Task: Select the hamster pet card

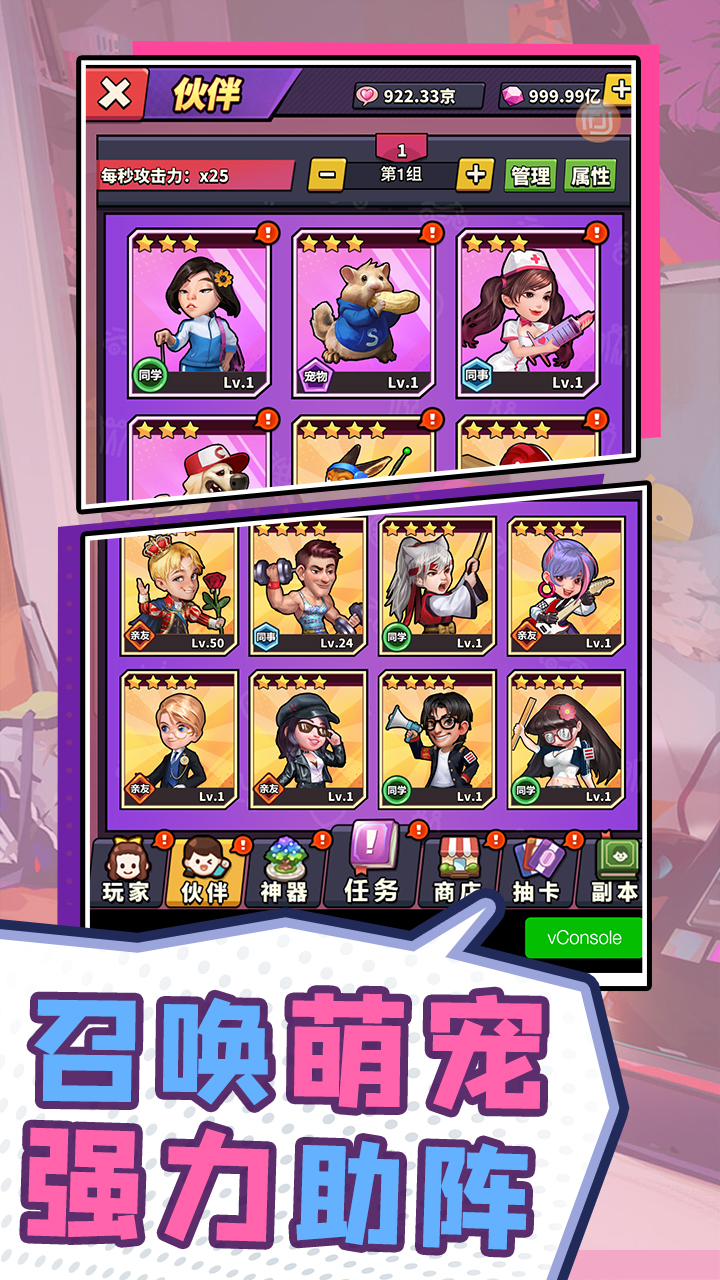Action: (363, 313)
